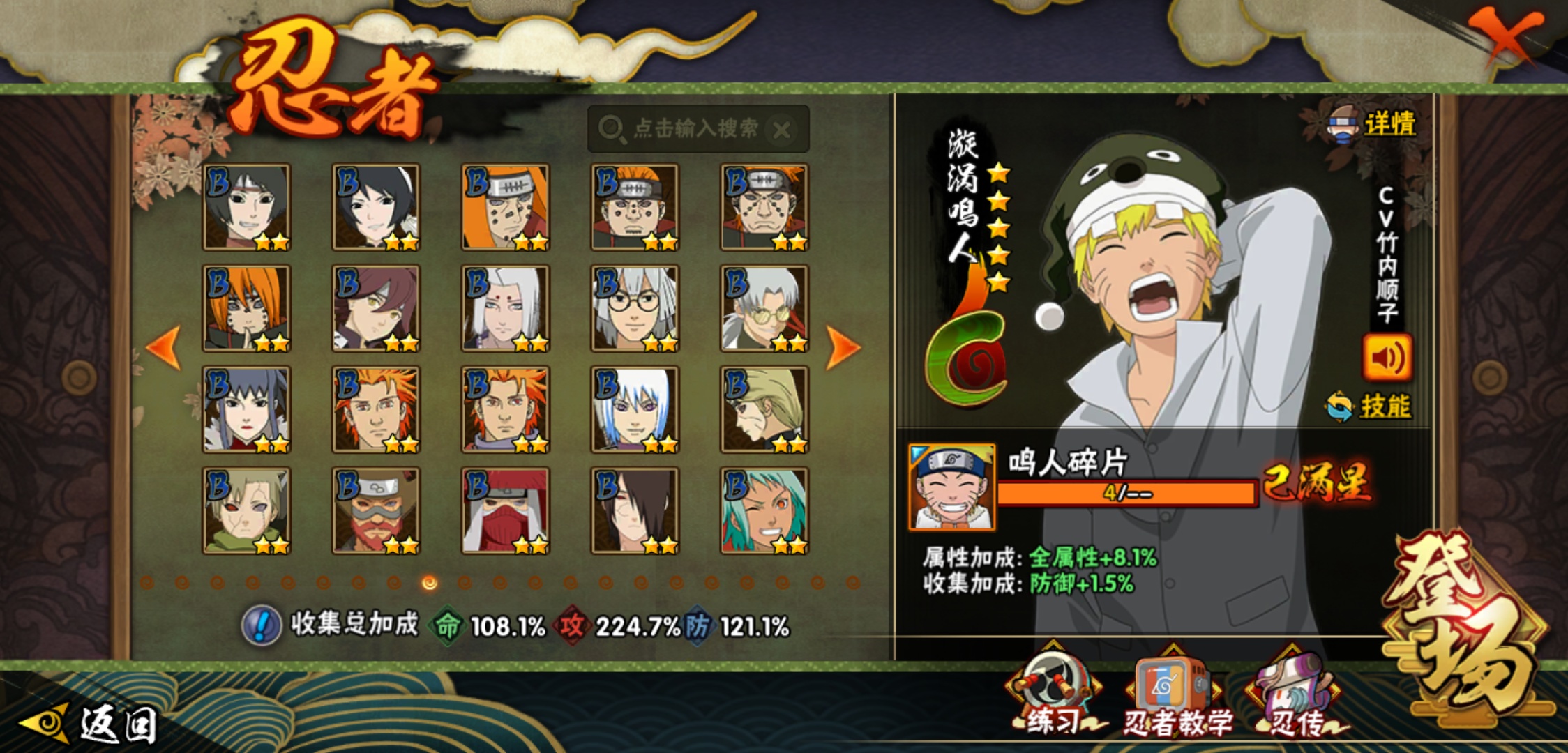The height and width of the screenshot is (753, 1568).
Task: Open 练习 practice mode
Action: tap(1053, 695)
